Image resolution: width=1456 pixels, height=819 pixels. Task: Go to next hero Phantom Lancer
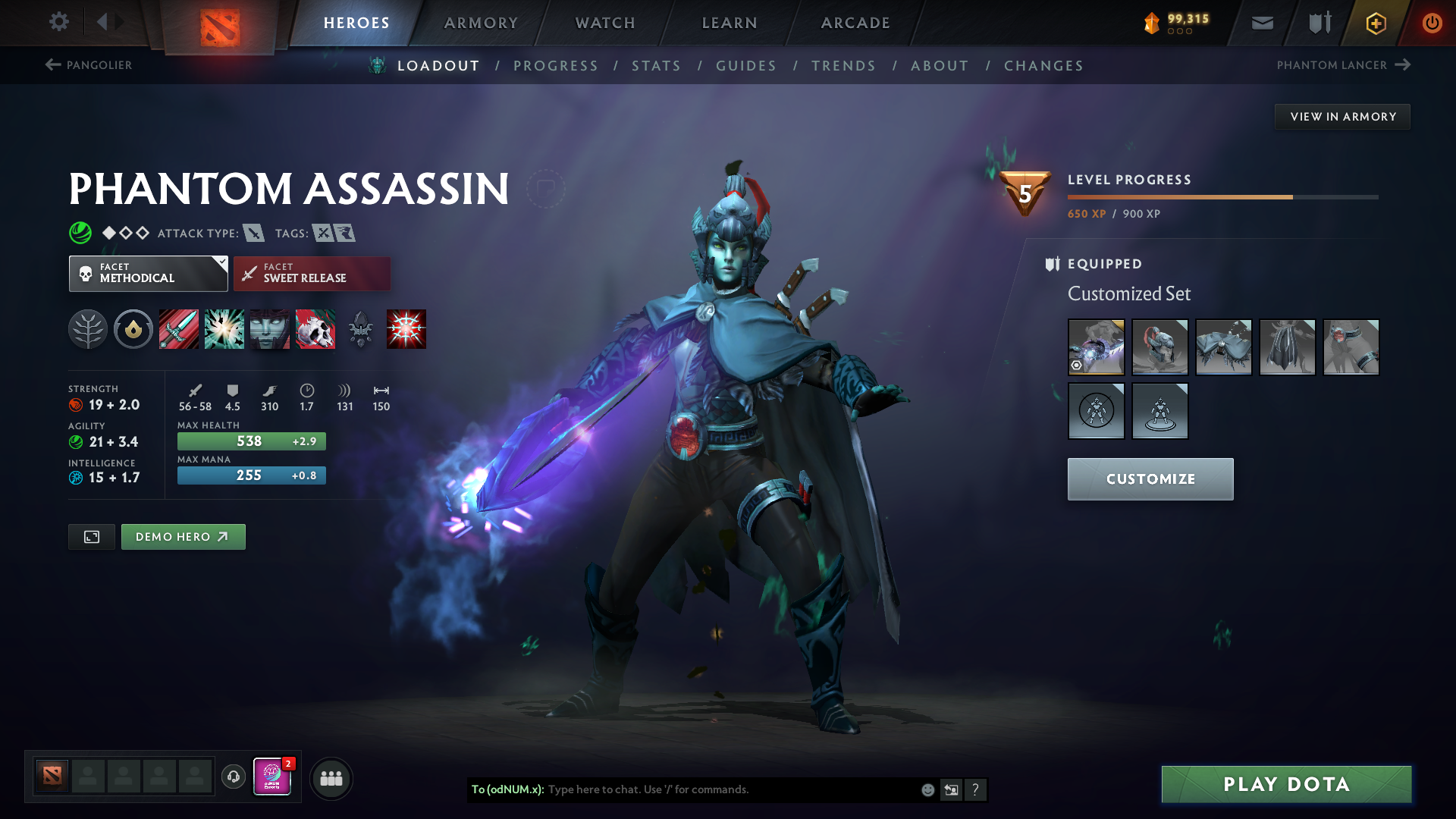tap(1343, 65)
